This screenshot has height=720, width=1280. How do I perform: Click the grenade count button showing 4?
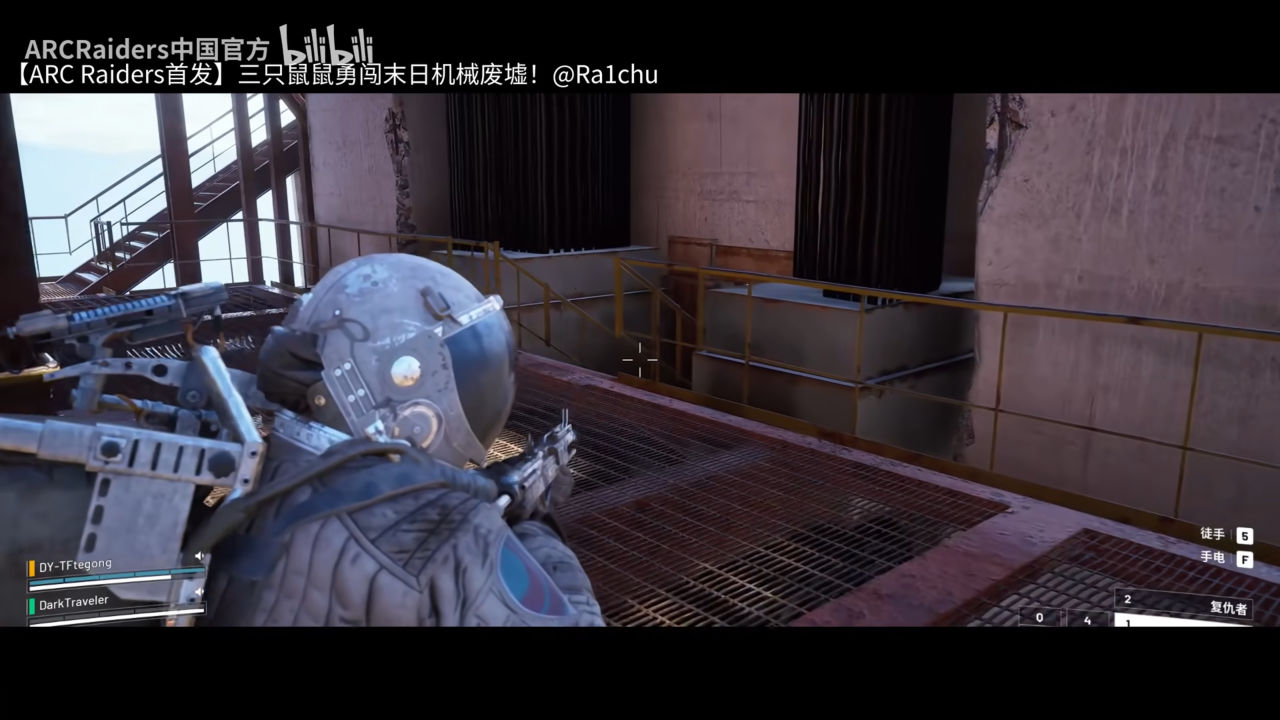coord(1087,620)
